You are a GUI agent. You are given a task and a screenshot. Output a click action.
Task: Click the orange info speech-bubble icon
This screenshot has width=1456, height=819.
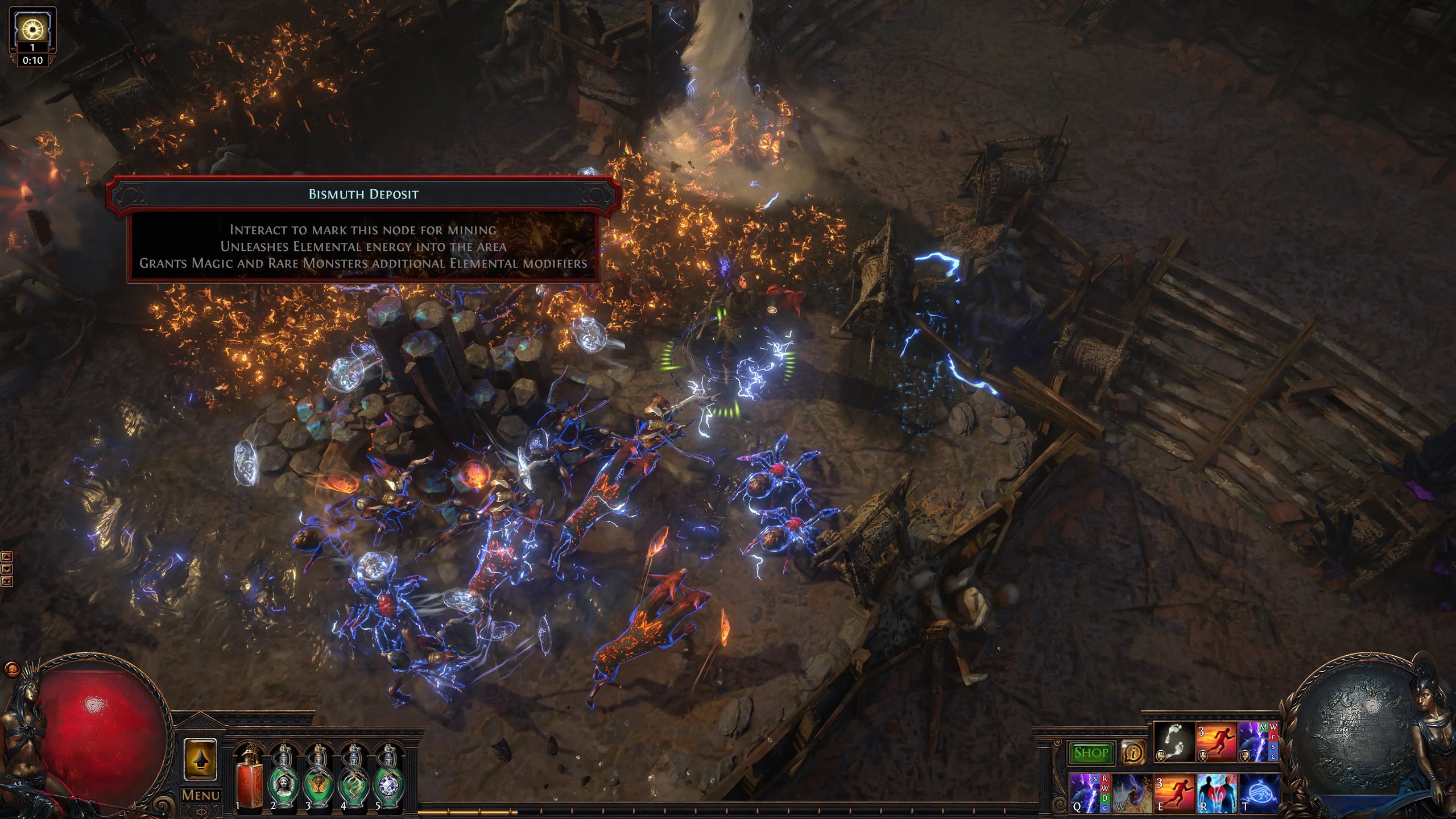click(x=1133, y=753)
